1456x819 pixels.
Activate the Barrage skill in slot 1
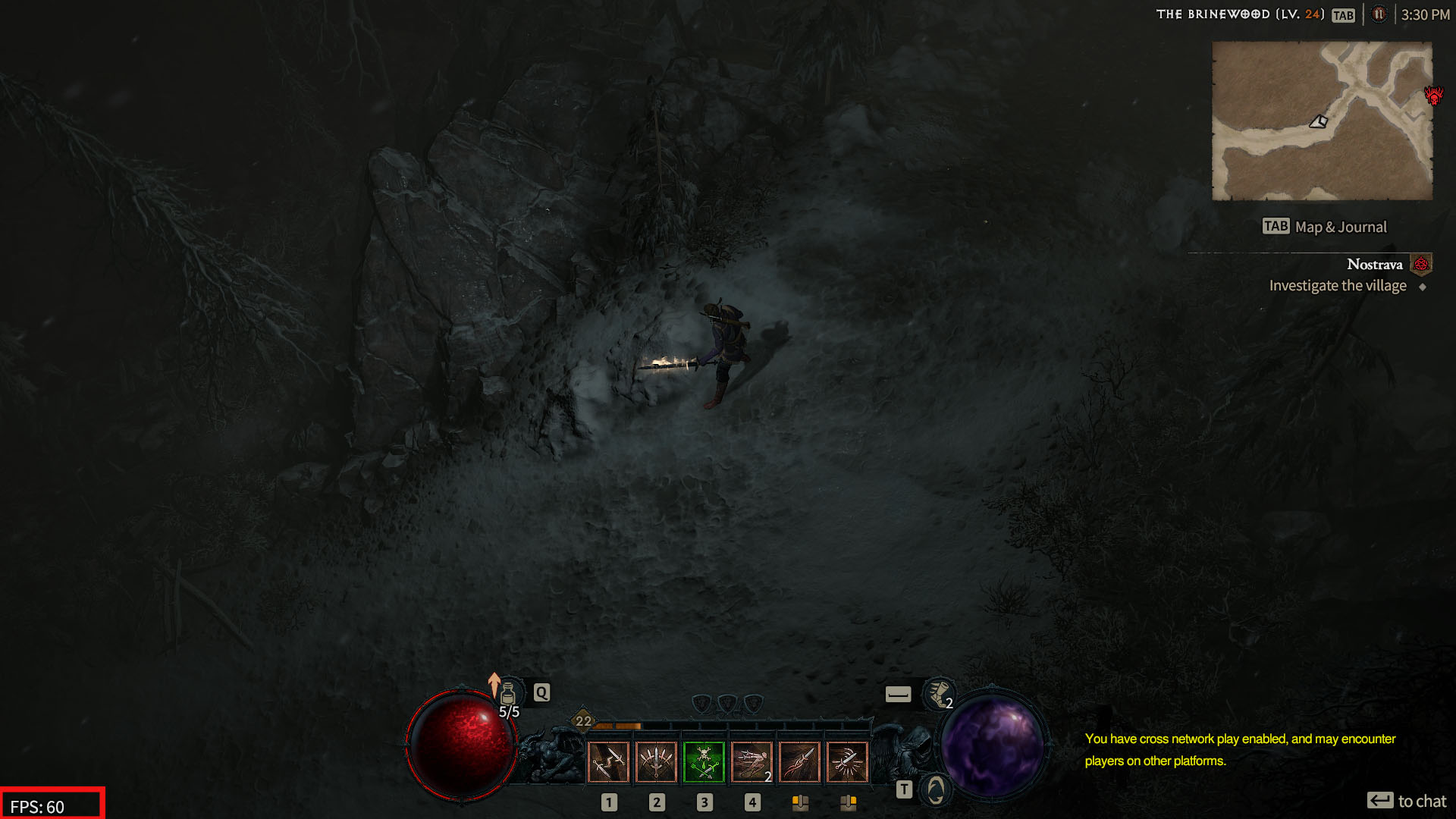pyautogui.click(x=657, y=762)
